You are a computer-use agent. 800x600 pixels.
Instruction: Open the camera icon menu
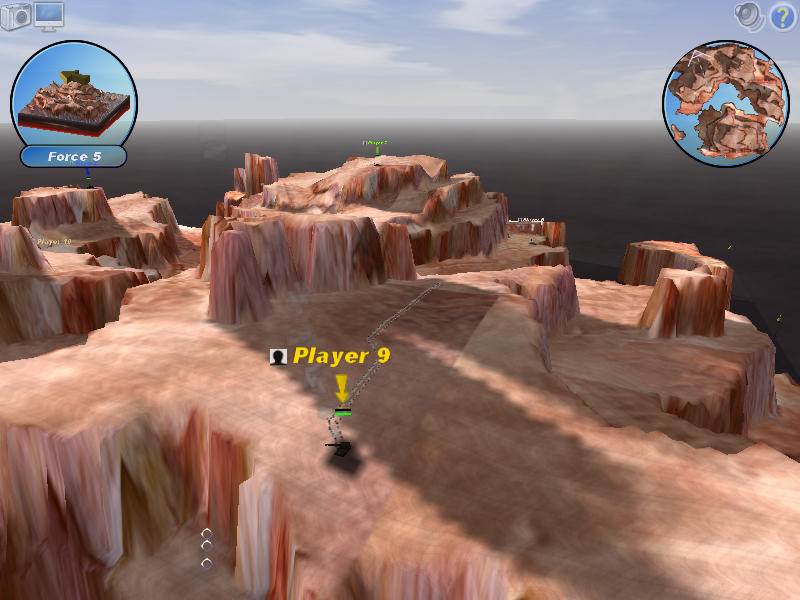[16, 17]
